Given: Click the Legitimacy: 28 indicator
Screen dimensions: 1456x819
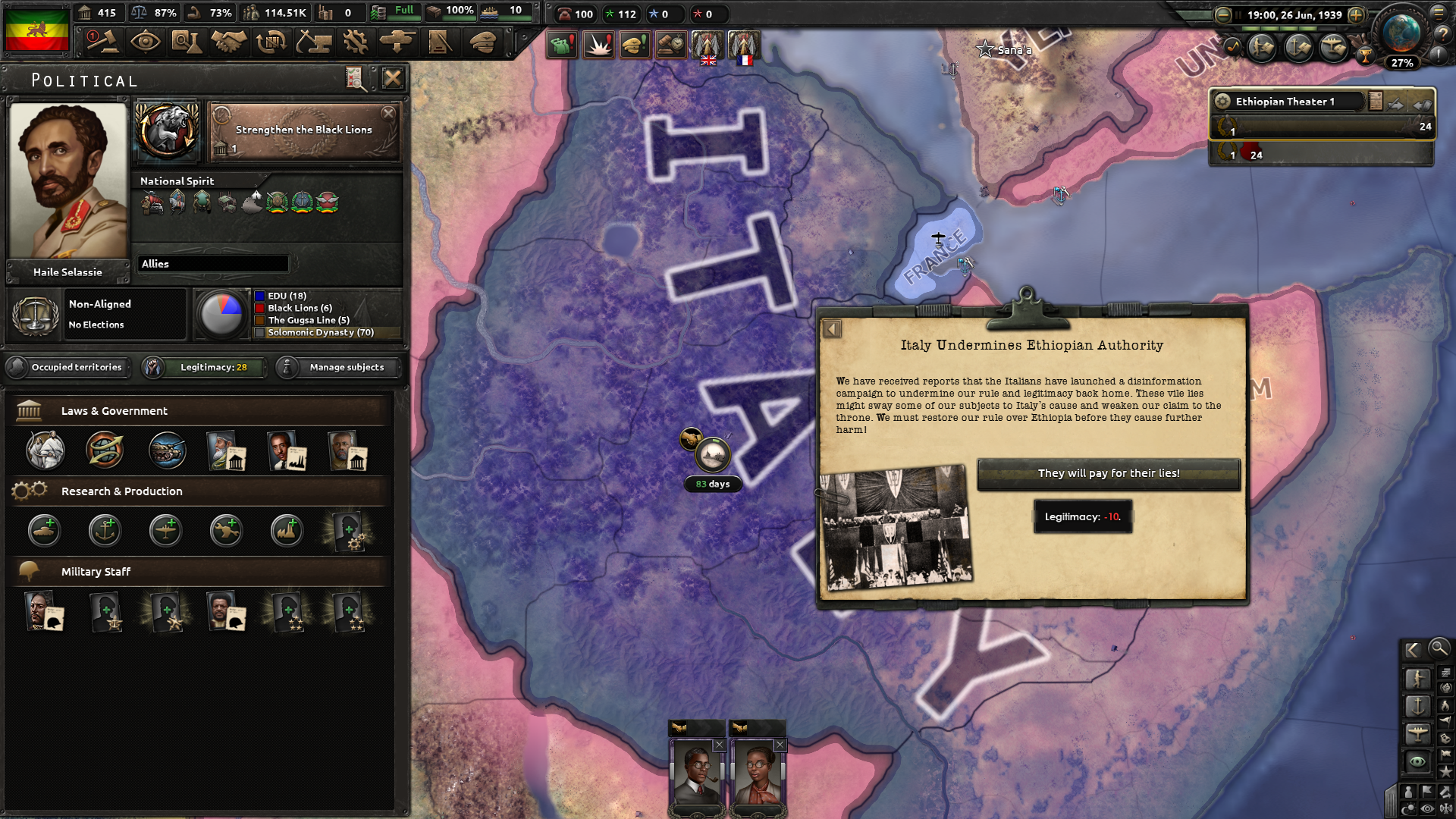Looking at the screenshot, I should click(x=203, y=367).
